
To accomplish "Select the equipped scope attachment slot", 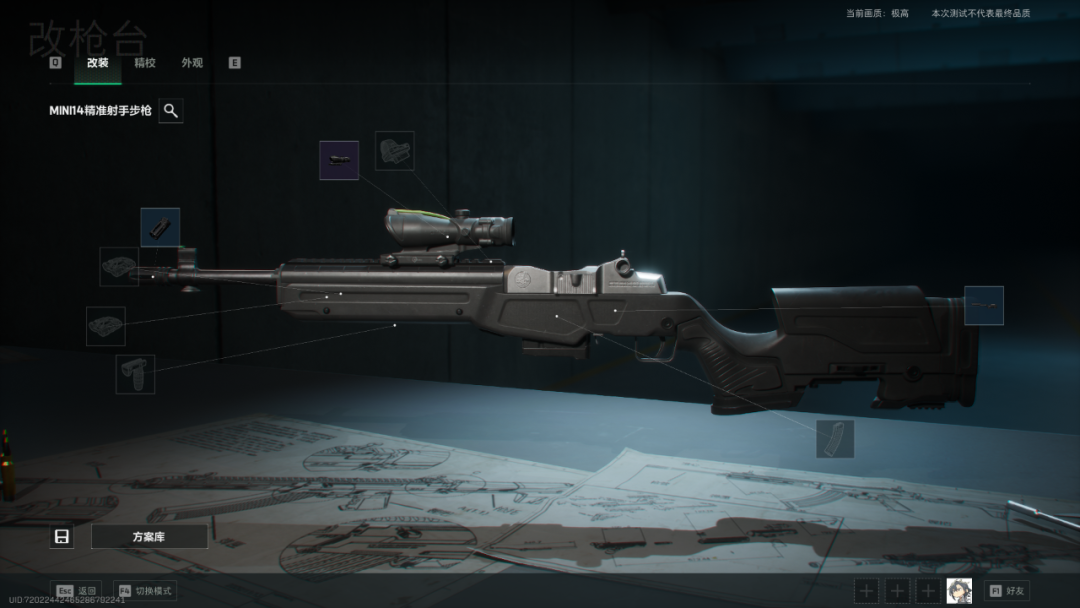I will click(339, 160).
